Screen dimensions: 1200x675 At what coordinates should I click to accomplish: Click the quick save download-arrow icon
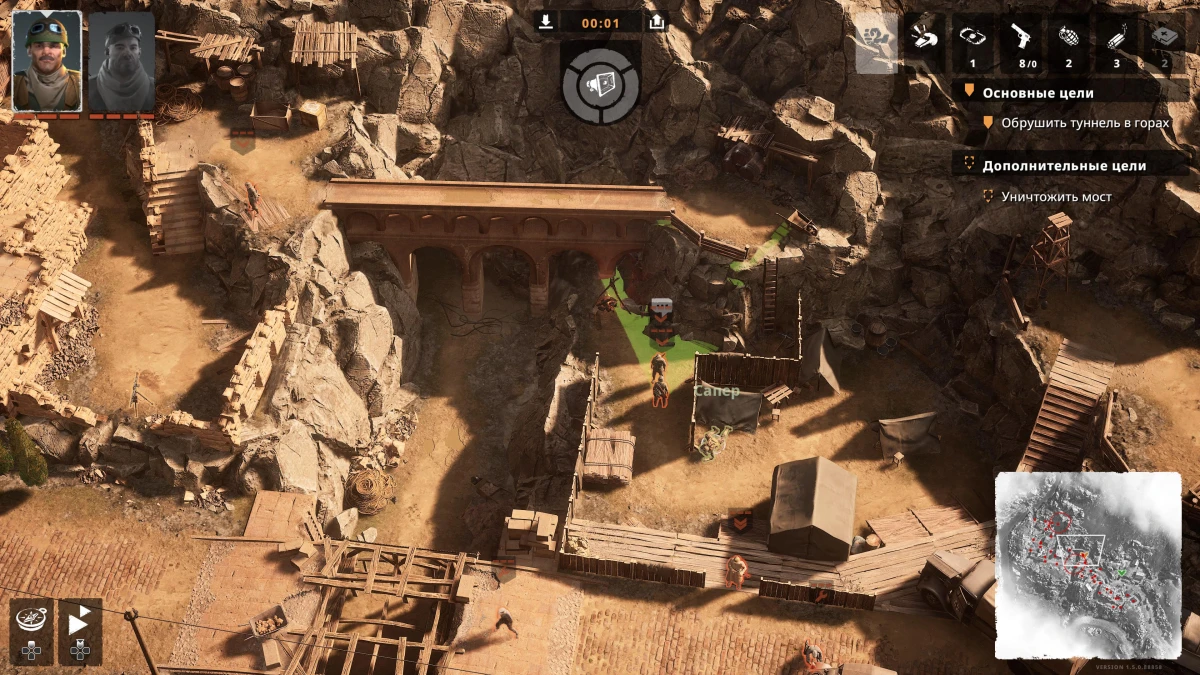pyautogui.click(x=545, y=22)
